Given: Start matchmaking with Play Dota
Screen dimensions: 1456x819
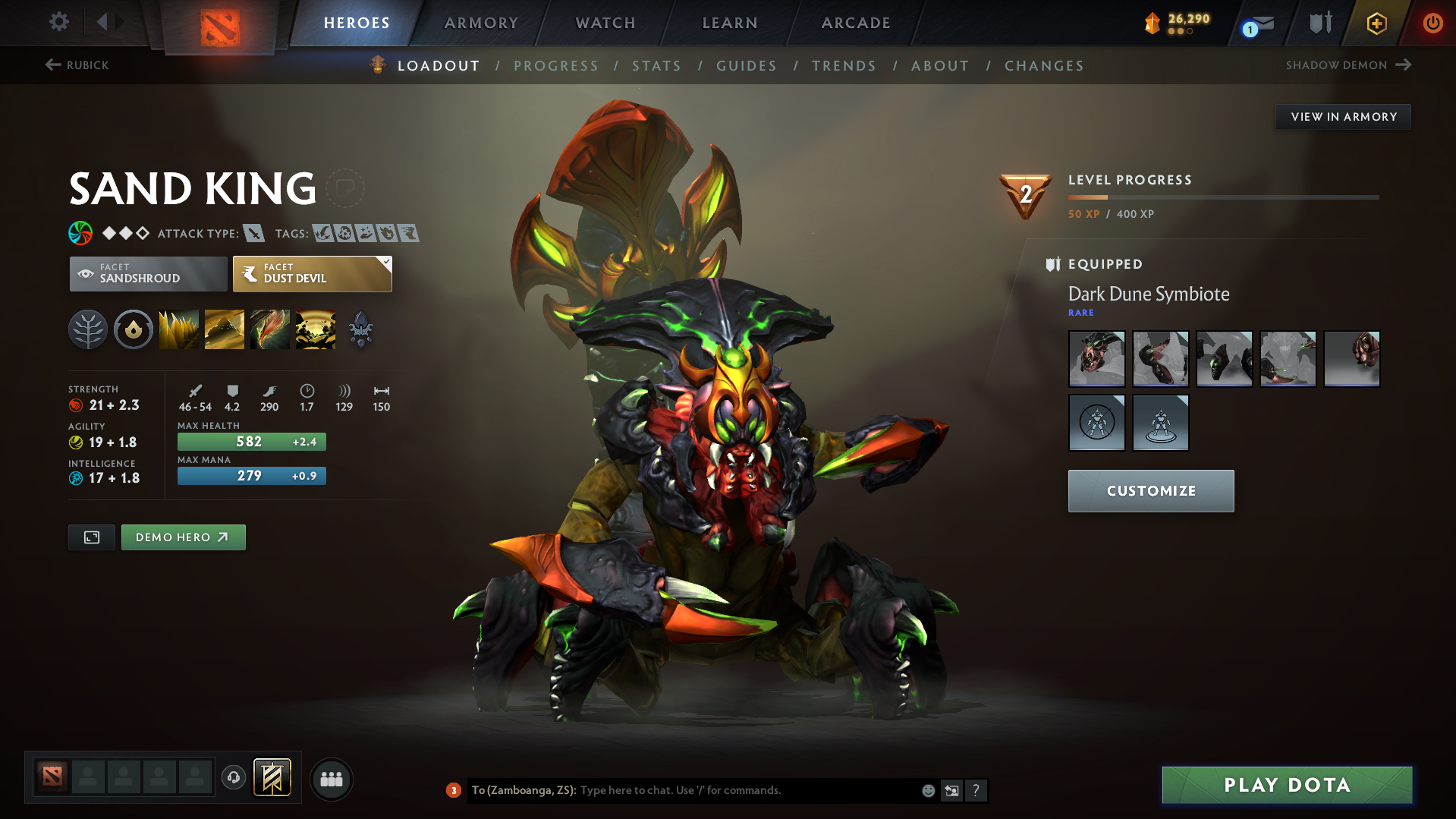Looking at the screenshot, I should point(1287,785).
